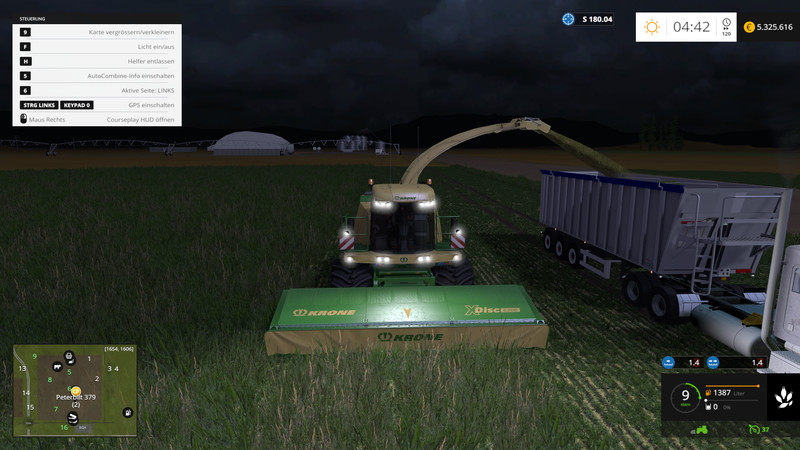Click the orange fuel pump icon
Screen dimensions: 800x450
(x=709, y=391)
